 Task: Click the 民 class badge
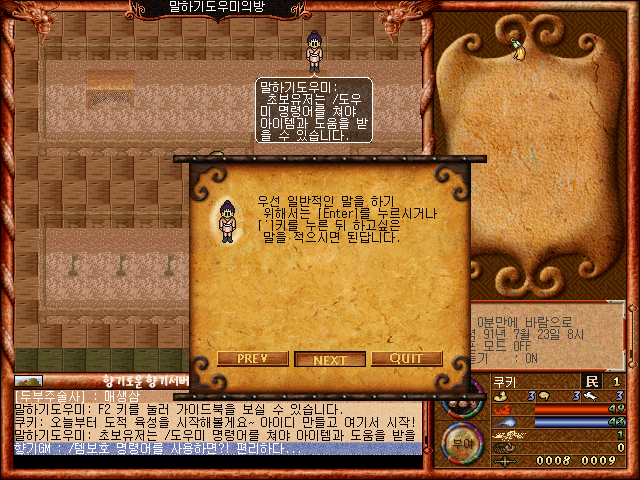pos(590,381)
